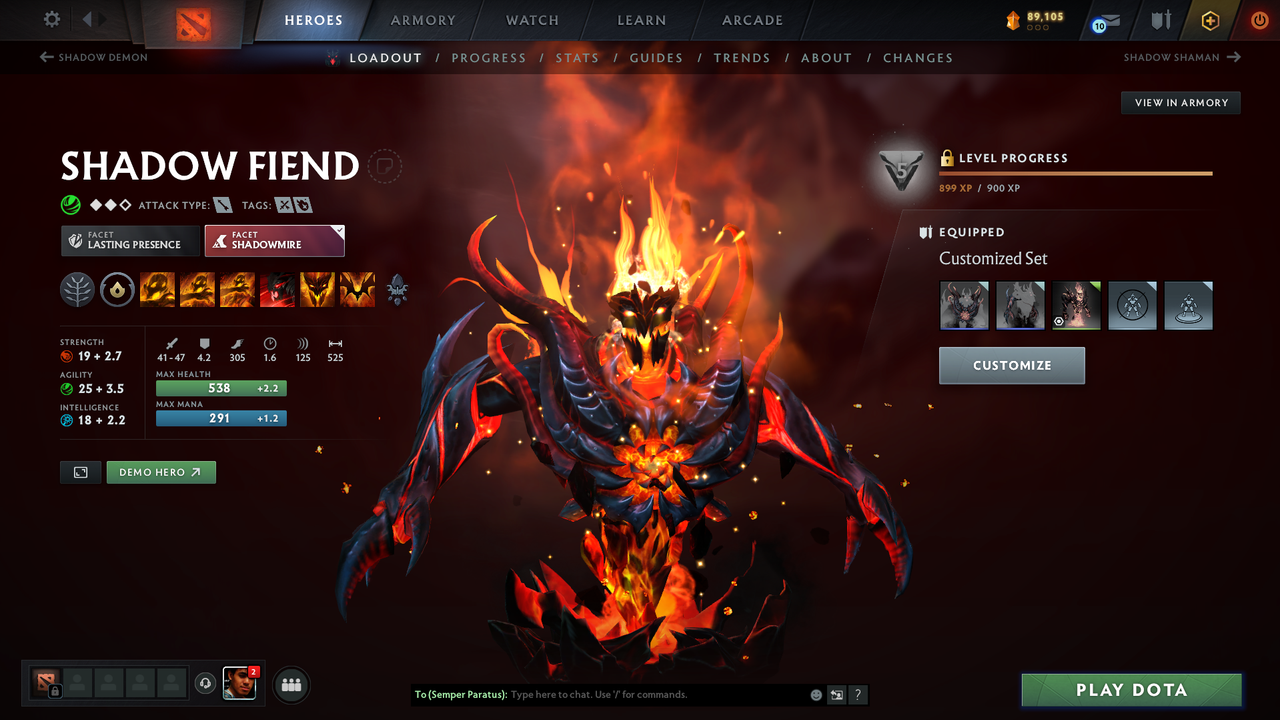Switch to the STATS tab

(578, 57)
